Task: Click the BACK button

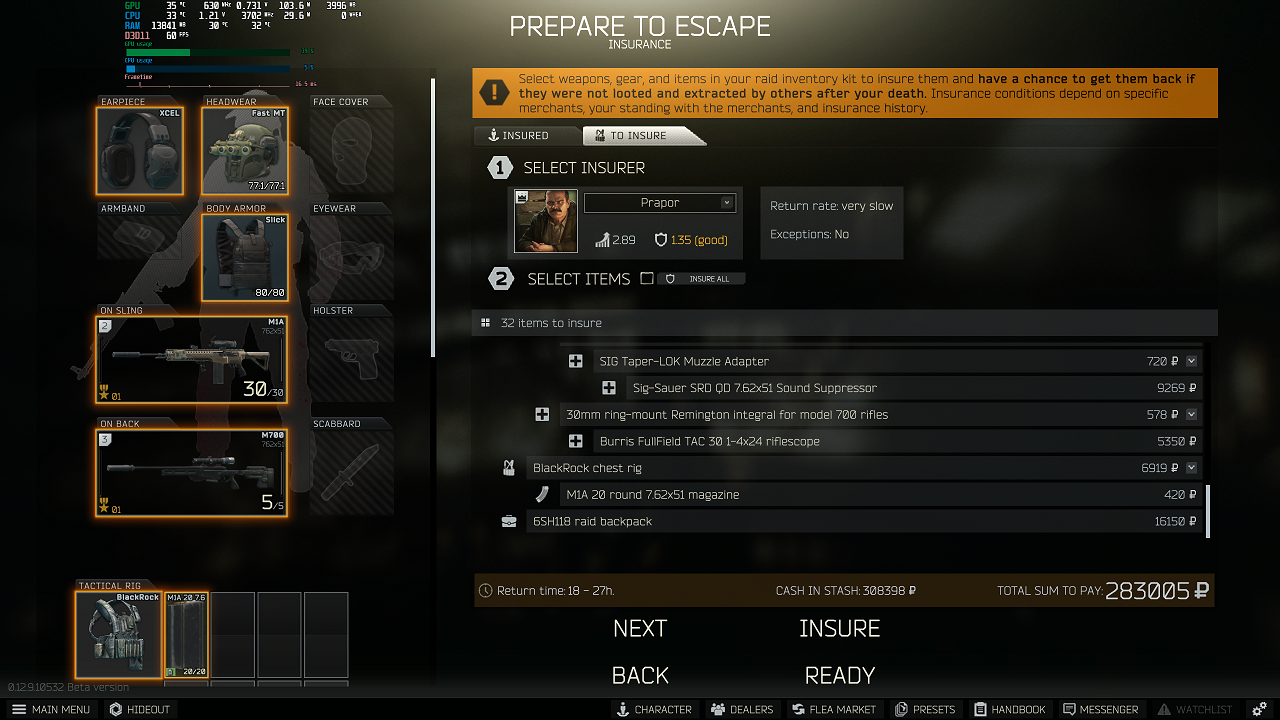Action: pyautogui.click(x=640, y=675)
